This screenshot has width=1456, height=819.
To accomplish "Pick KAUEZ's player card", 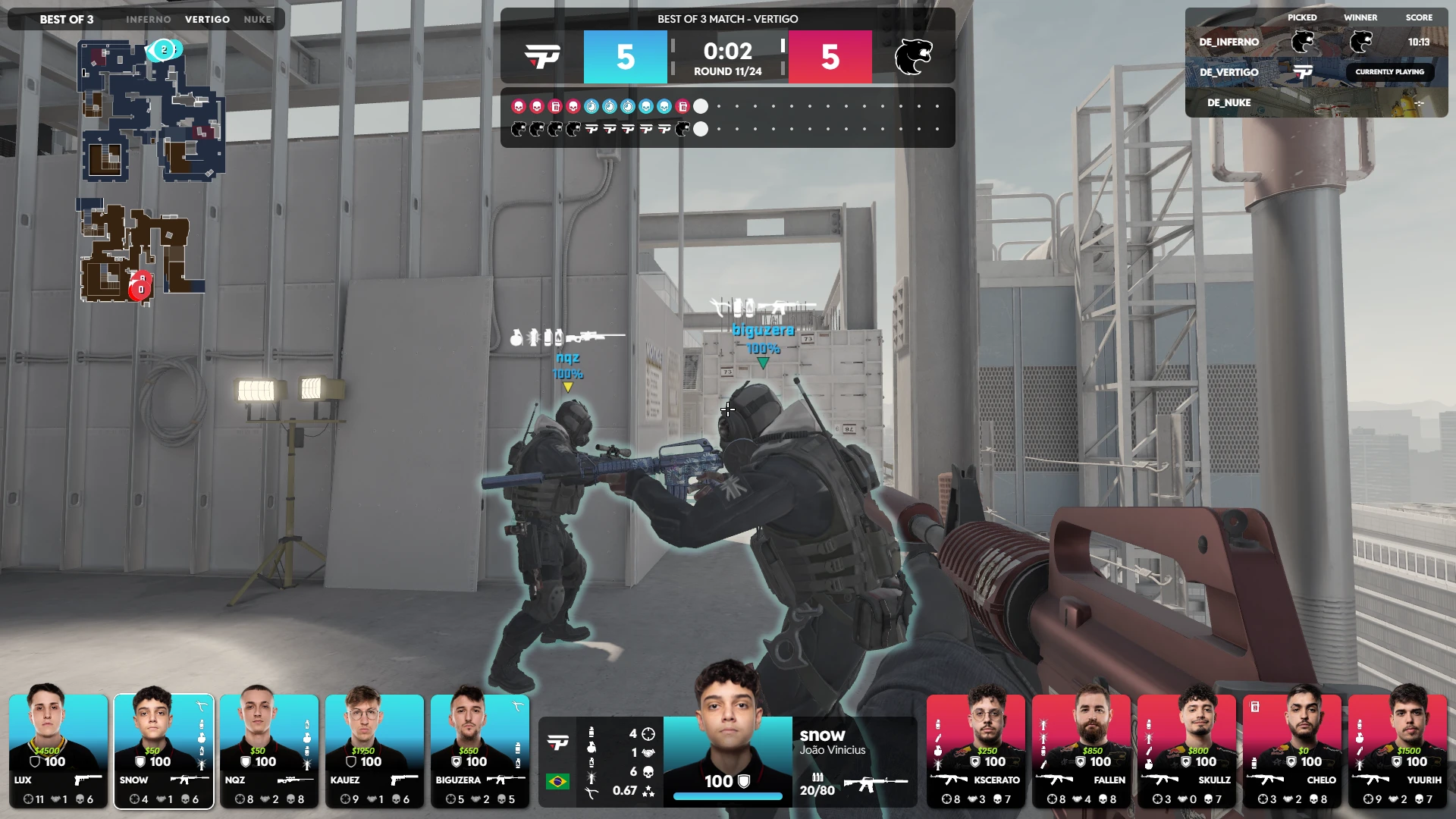I will pyautogui.click(x=375, y=750).
